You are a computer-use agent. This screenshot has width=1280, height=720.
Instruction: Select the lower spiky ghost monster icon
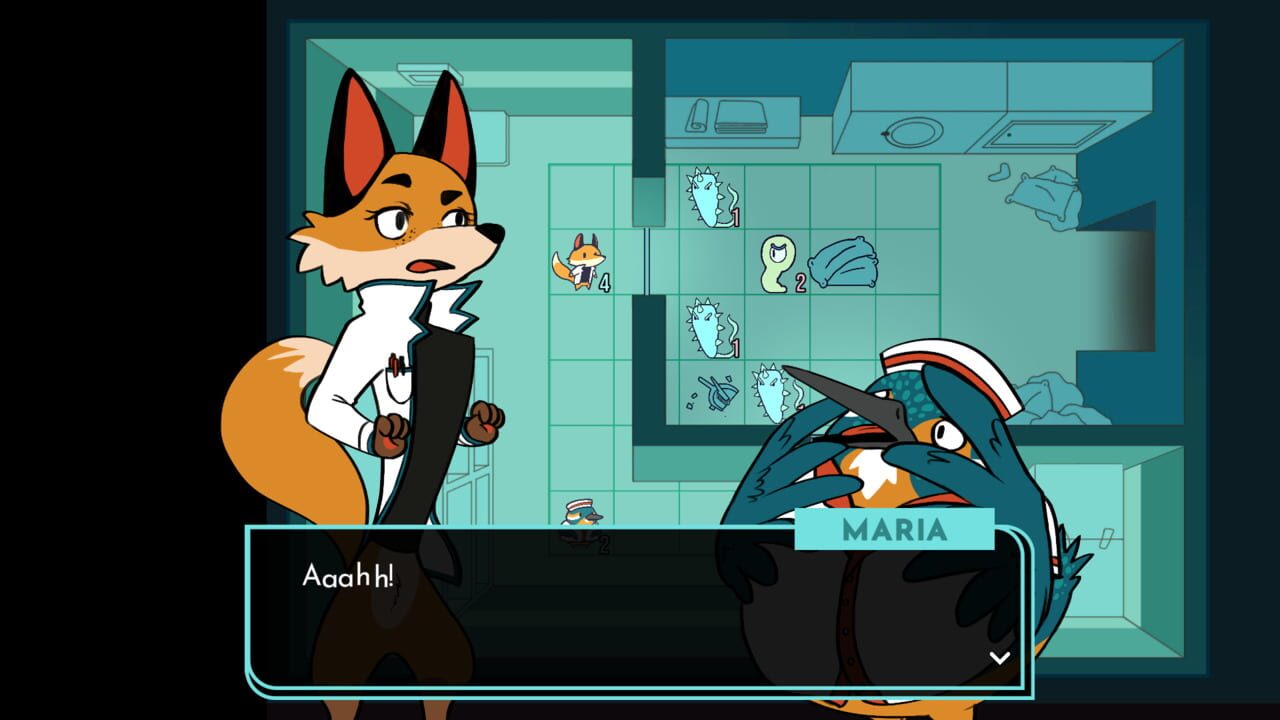(704, 330)
